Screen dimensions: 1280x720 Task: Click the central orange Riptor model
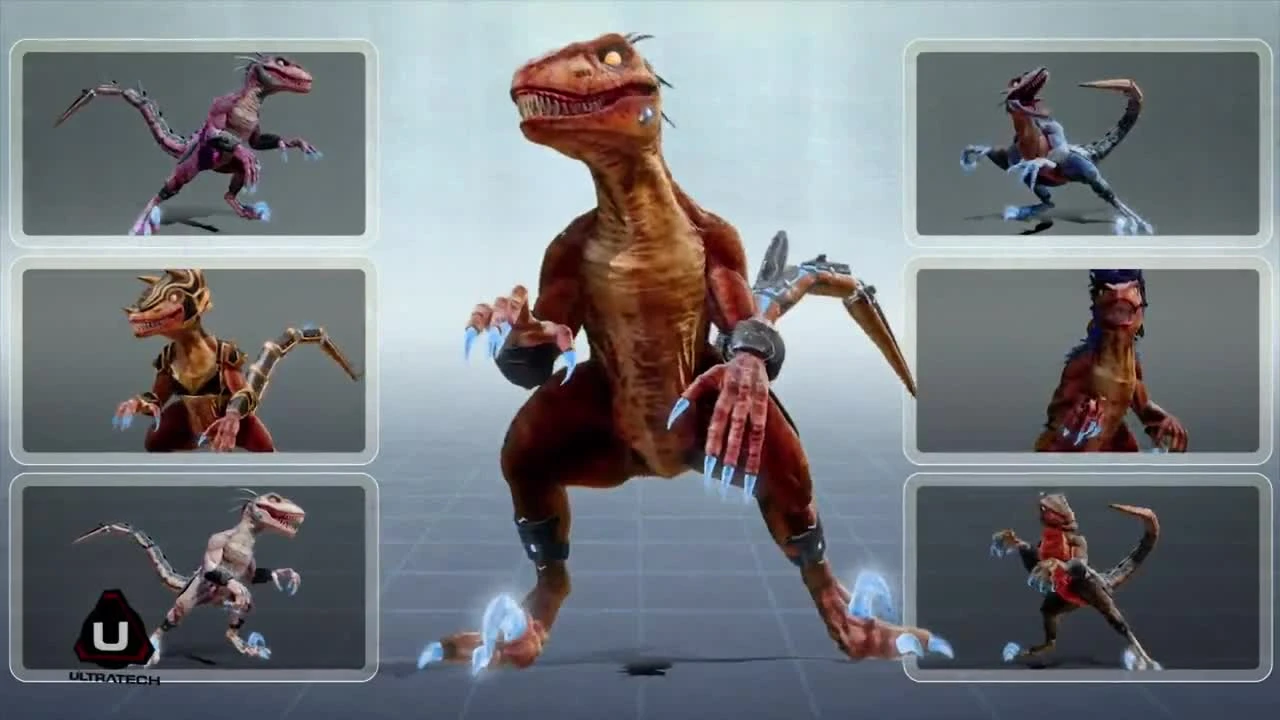click(630, 300)
